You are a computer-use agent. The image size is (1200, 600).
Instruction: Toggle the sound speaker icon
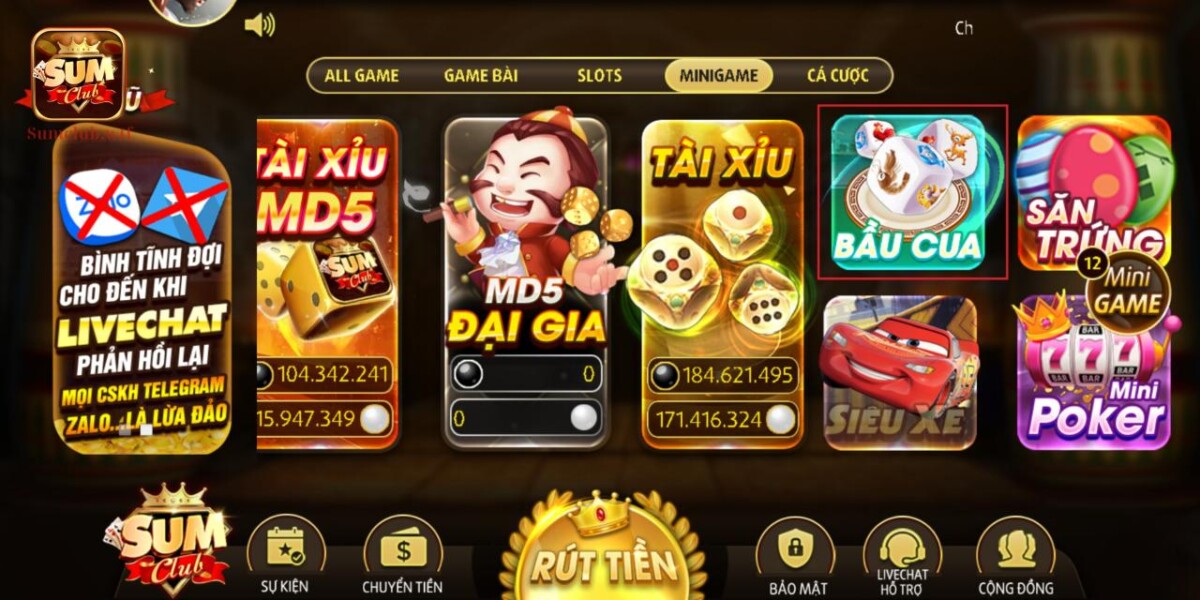(259, 25)
